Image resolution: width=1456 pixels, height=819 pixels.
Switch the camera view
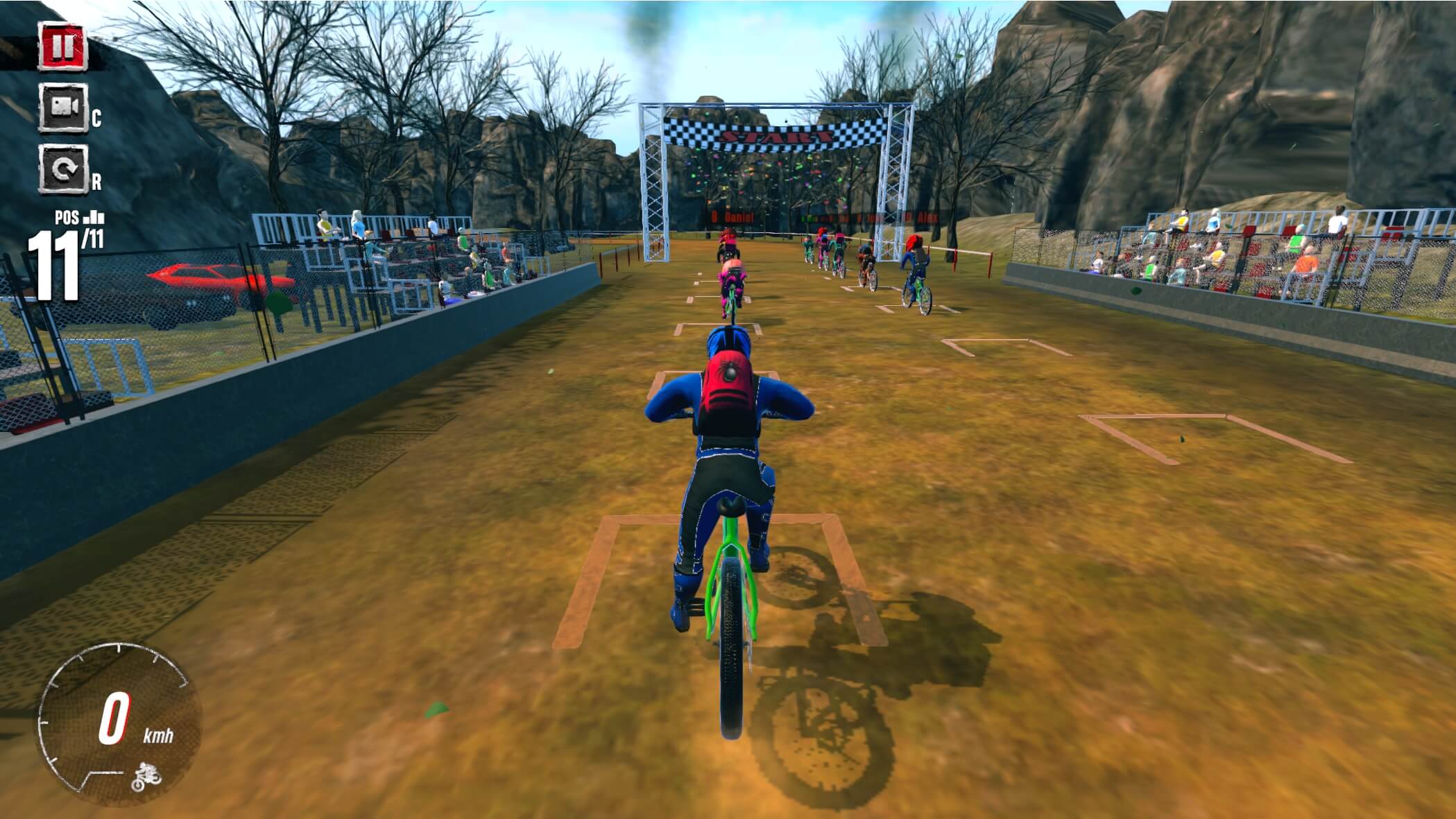[63, 107]
